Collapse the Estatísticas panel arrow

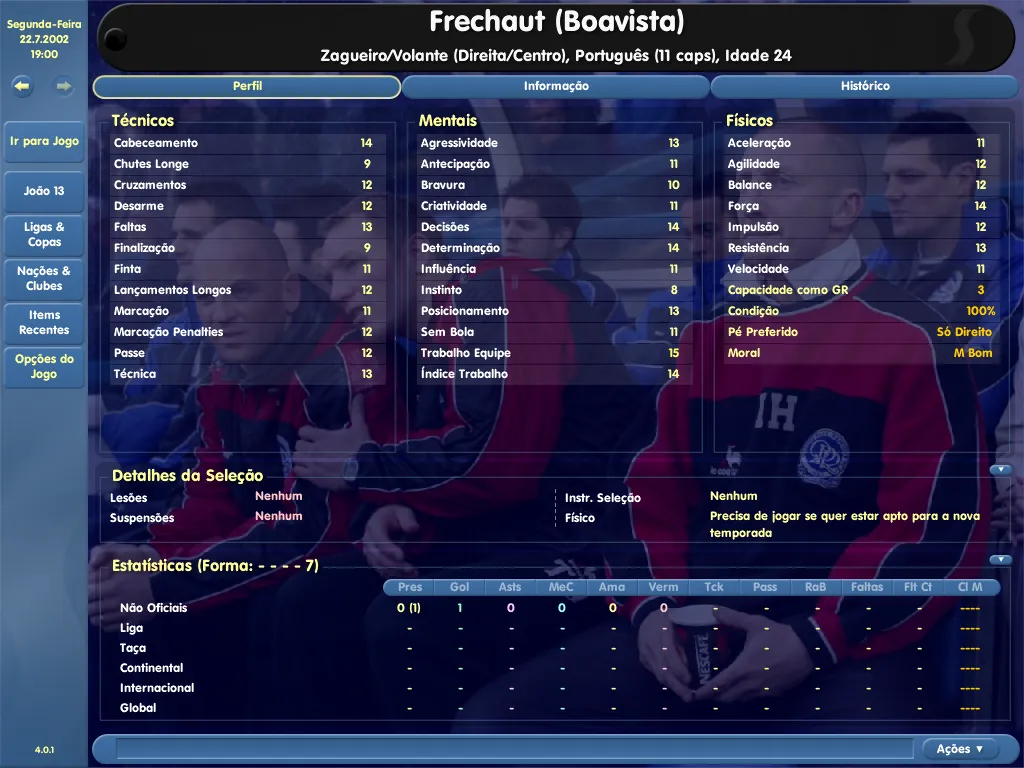(x=1000, y=560)
